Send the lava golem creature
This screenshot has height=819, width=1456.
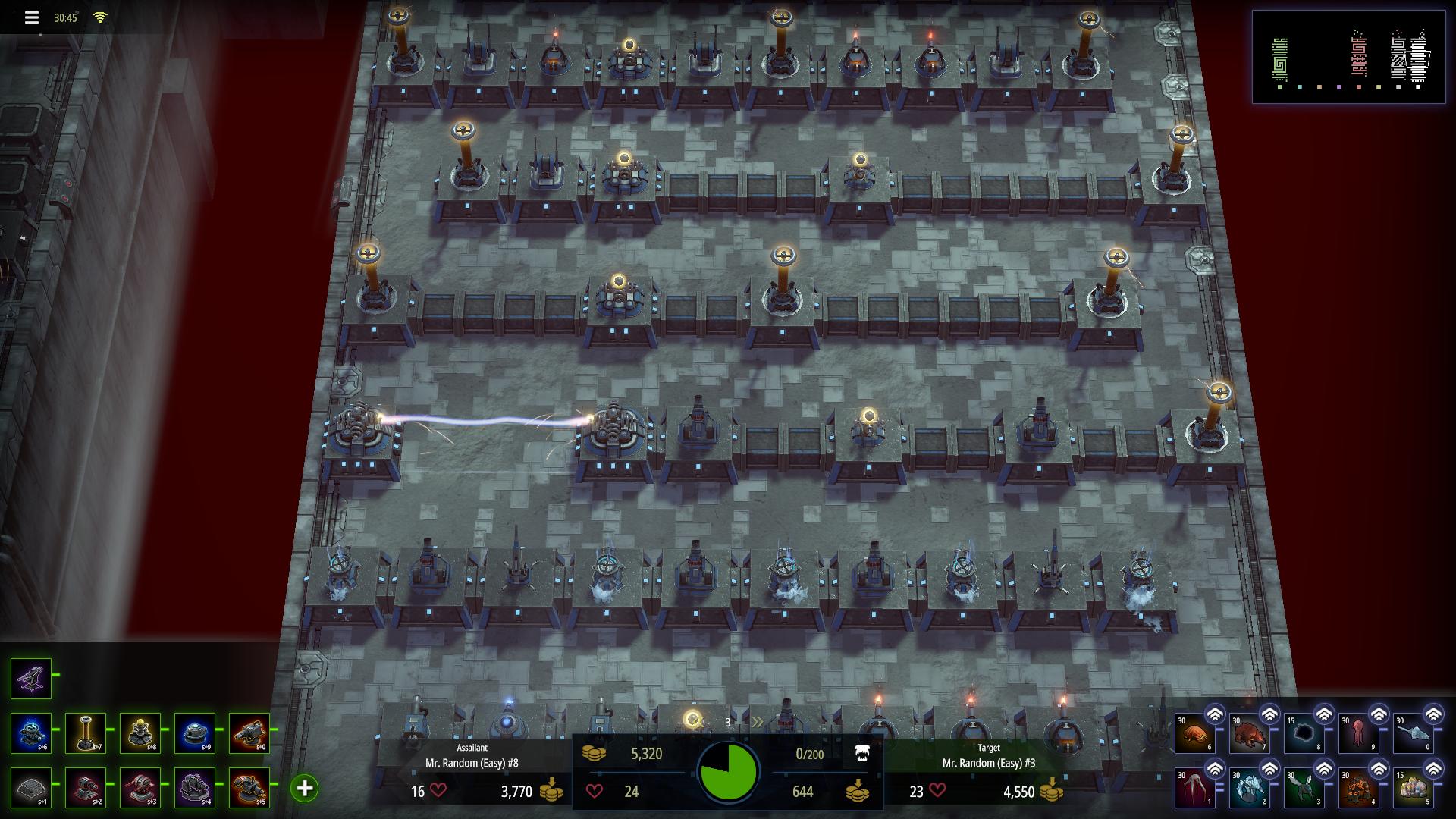pos(1359,789)
